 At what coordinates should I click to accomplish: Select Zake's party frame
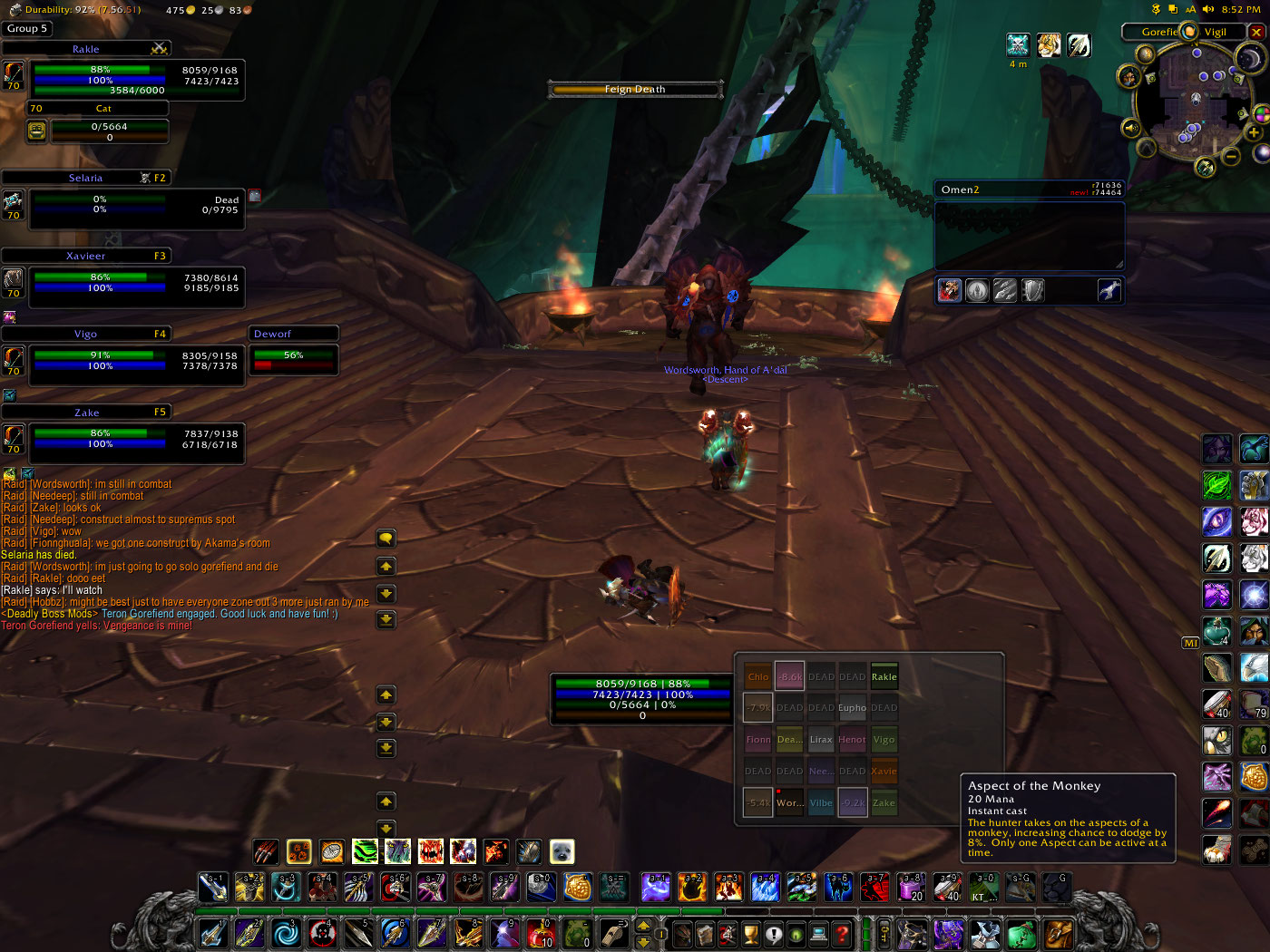click(x=136, y=439)
